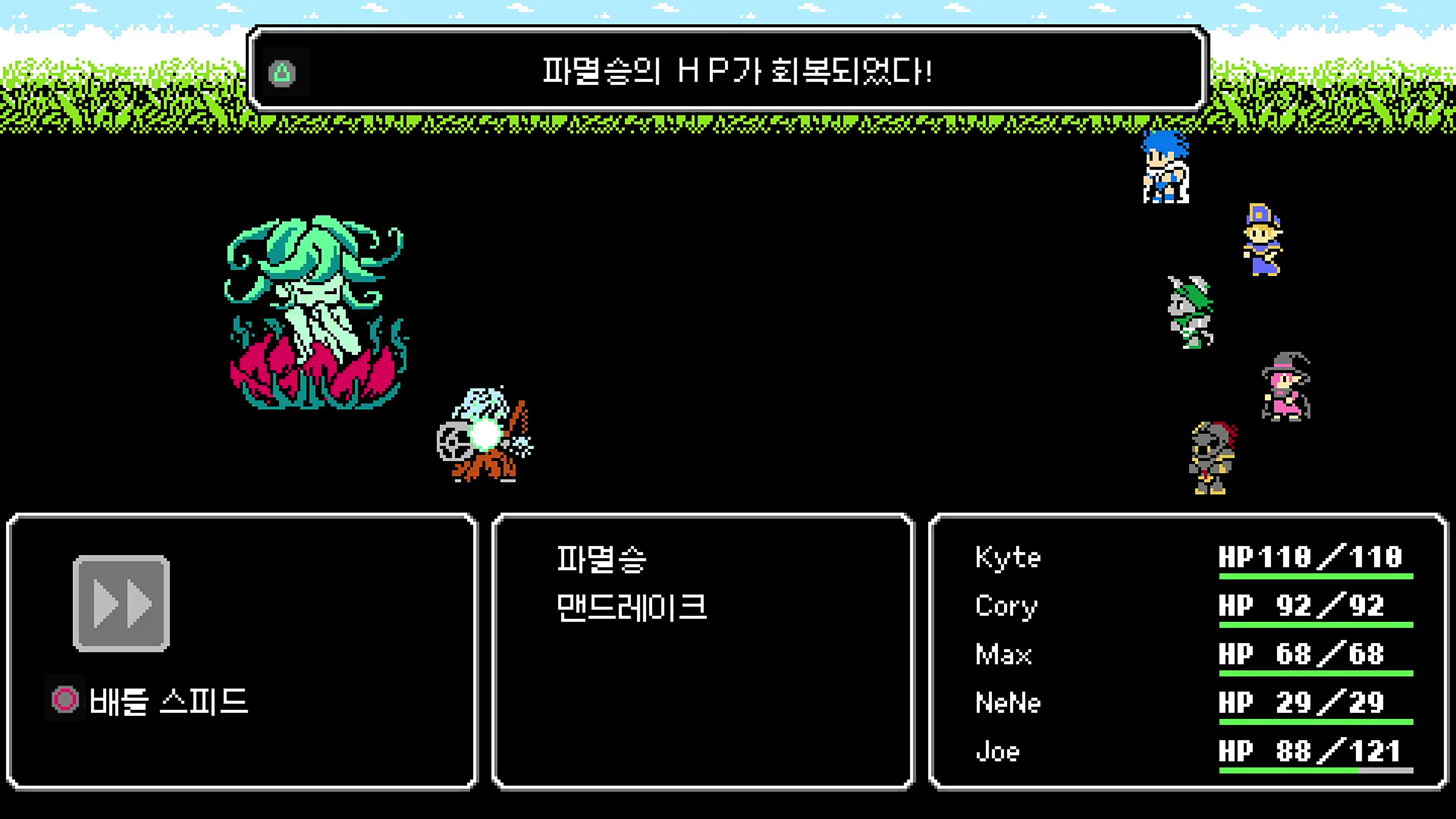The height and width of the screenshot is (819, 1456).
Task: Toggle the 배틀 스피드 setting
Action: click(x=169, y=701)
